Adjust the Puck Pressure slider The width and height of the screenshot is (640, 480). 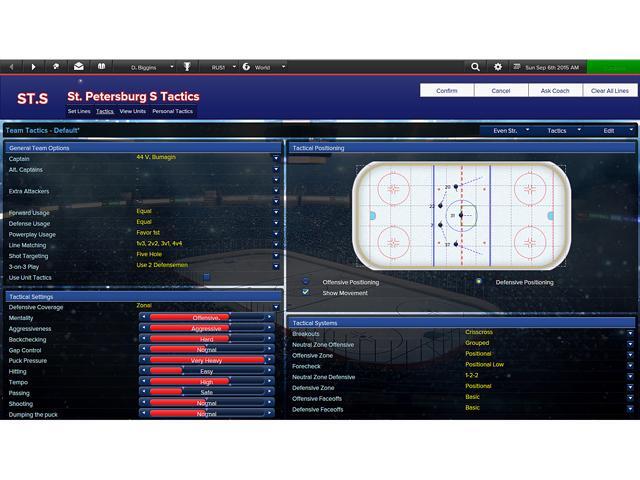point(207,360)
